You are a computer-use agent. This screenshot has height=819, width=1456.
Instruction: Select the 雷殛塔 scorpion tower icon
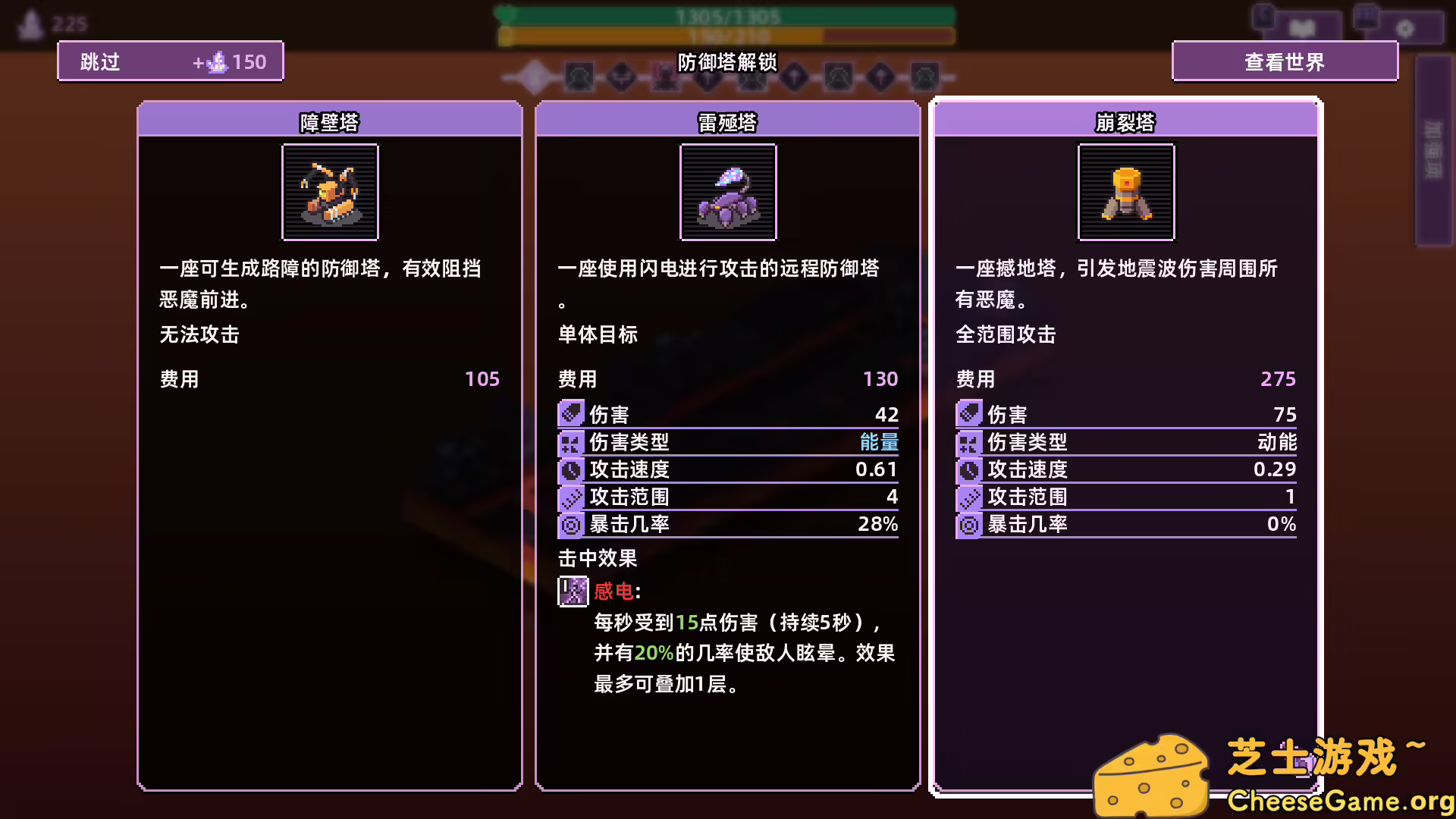[x=727, y=192]
